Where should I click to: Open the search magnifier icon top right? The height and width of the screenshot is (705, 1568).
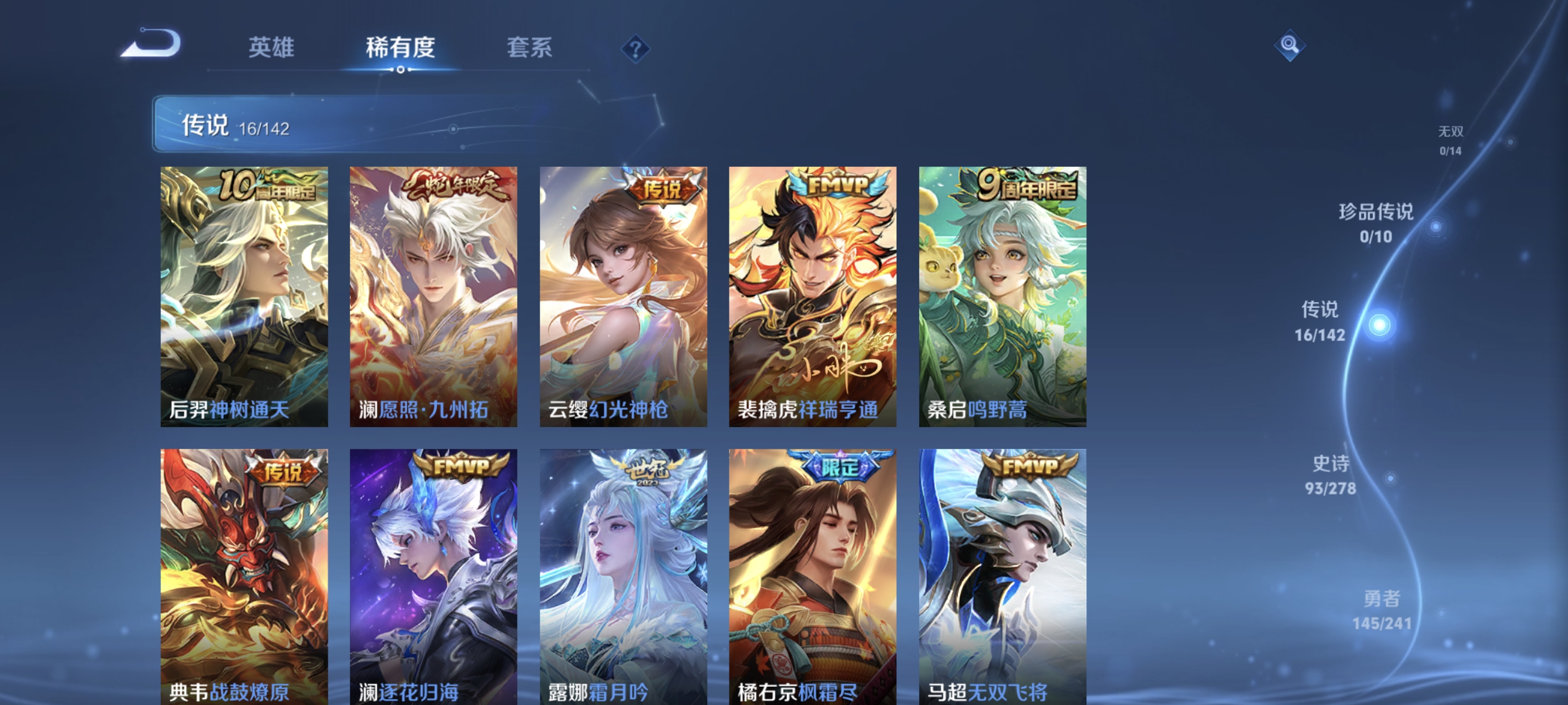[x=1289, y=46]
